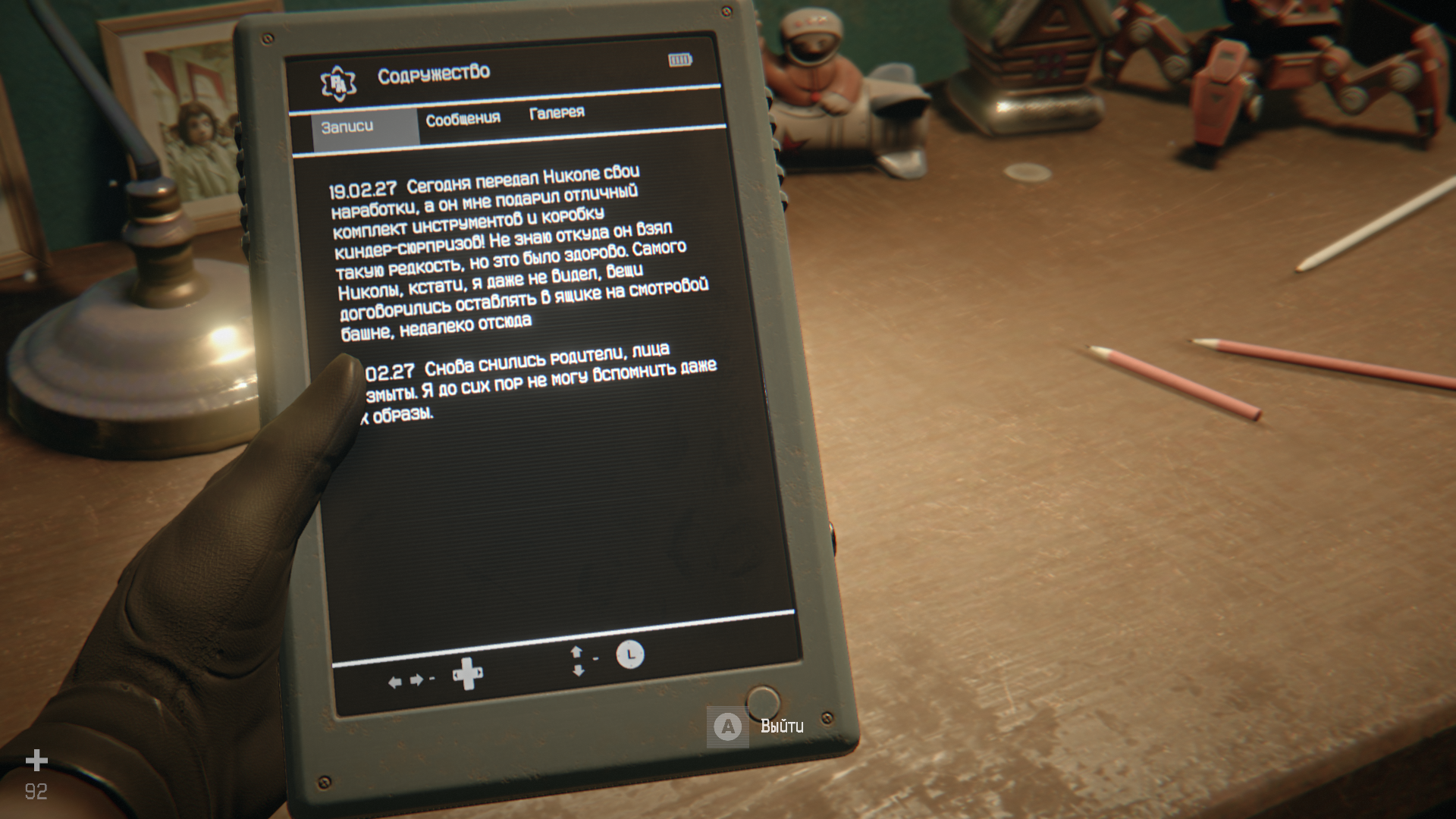Open the Галерея tab
Screen dimensions: 1456x819
click(557, 113)
